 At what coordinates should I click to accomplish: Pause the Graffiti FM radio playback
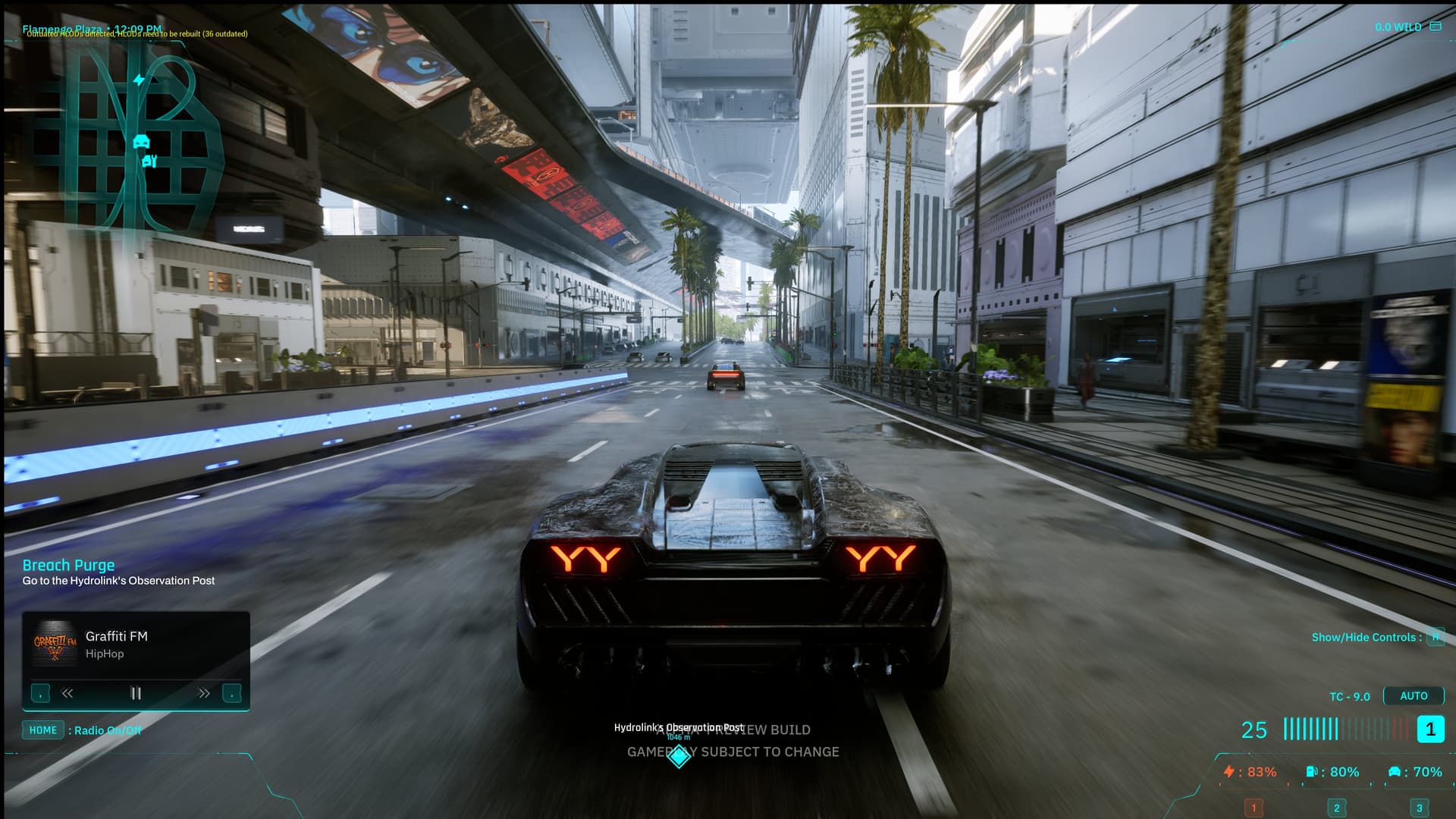point(135,692)
